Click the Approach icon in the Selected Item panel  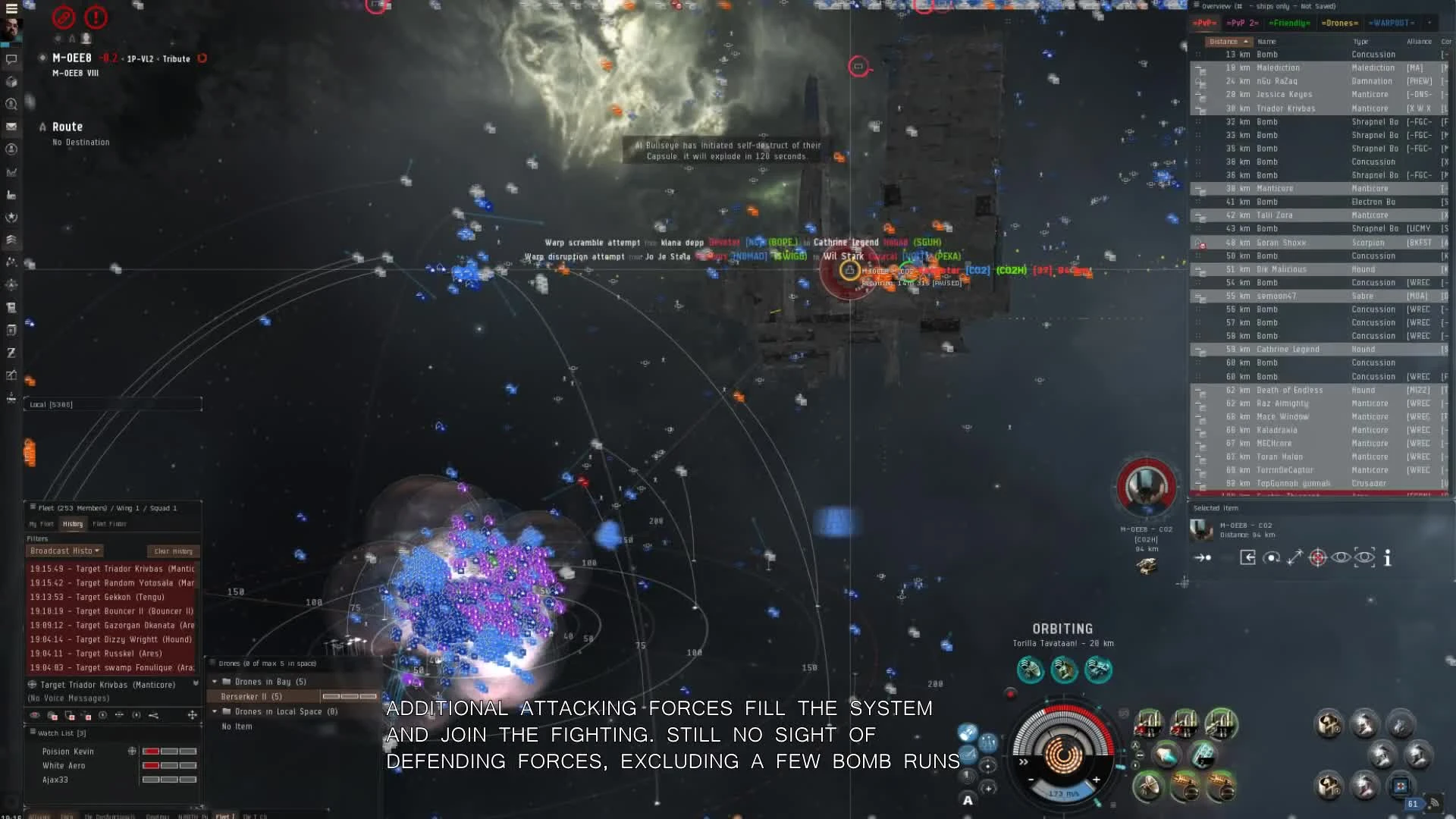click(x=1201, y=557)
